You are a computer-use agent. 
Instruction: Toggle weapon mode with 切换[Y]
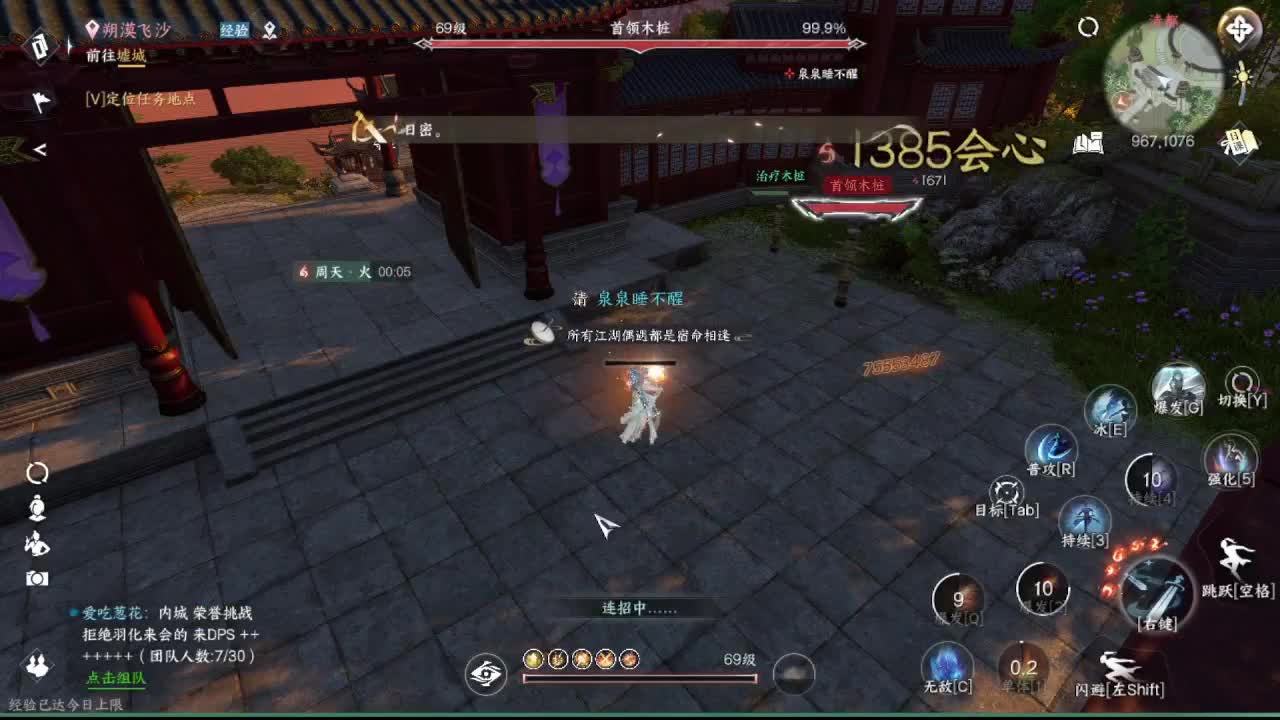1240,381
